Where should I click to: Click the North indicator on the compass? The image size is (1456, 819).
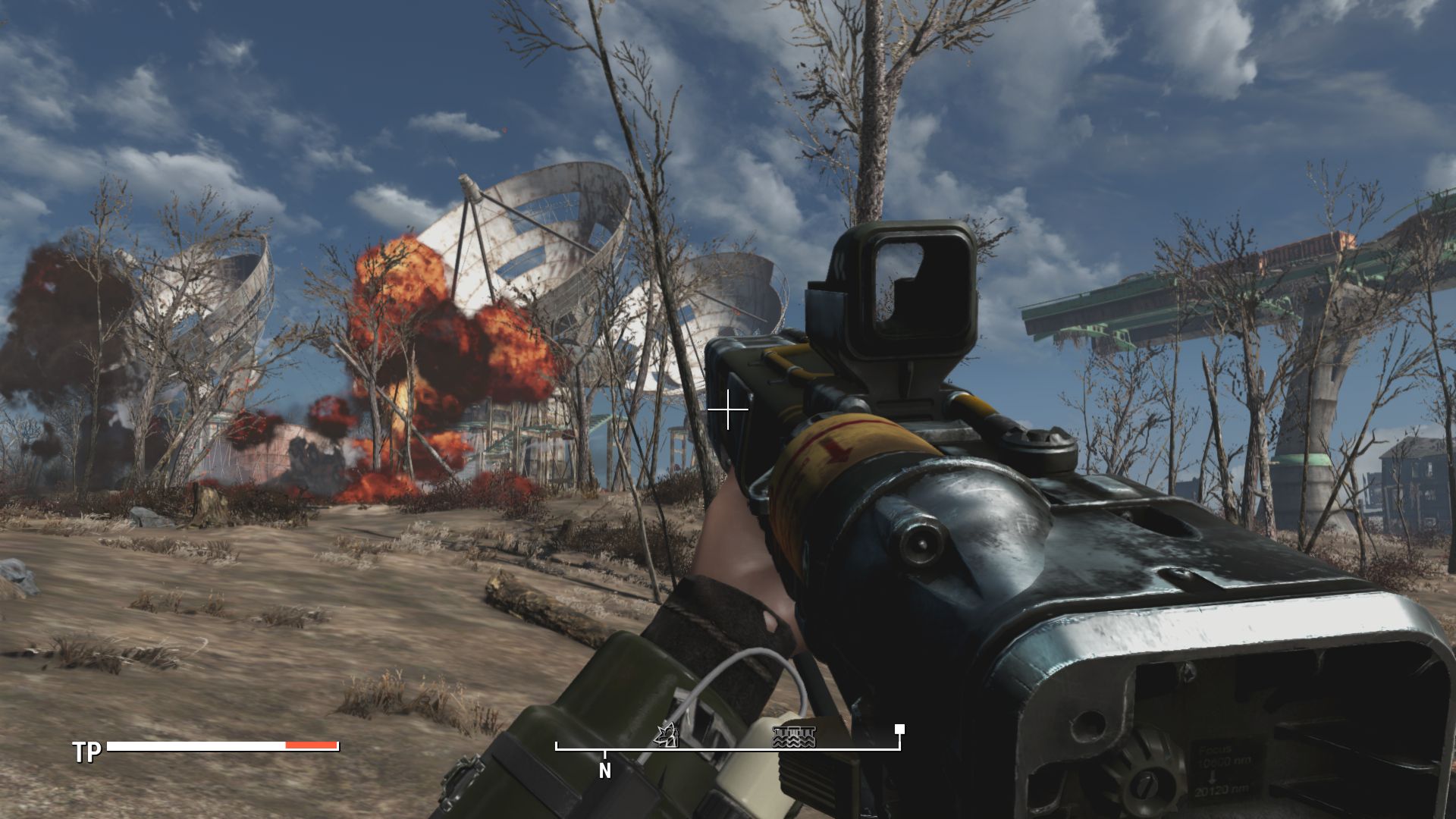[604, 770]
